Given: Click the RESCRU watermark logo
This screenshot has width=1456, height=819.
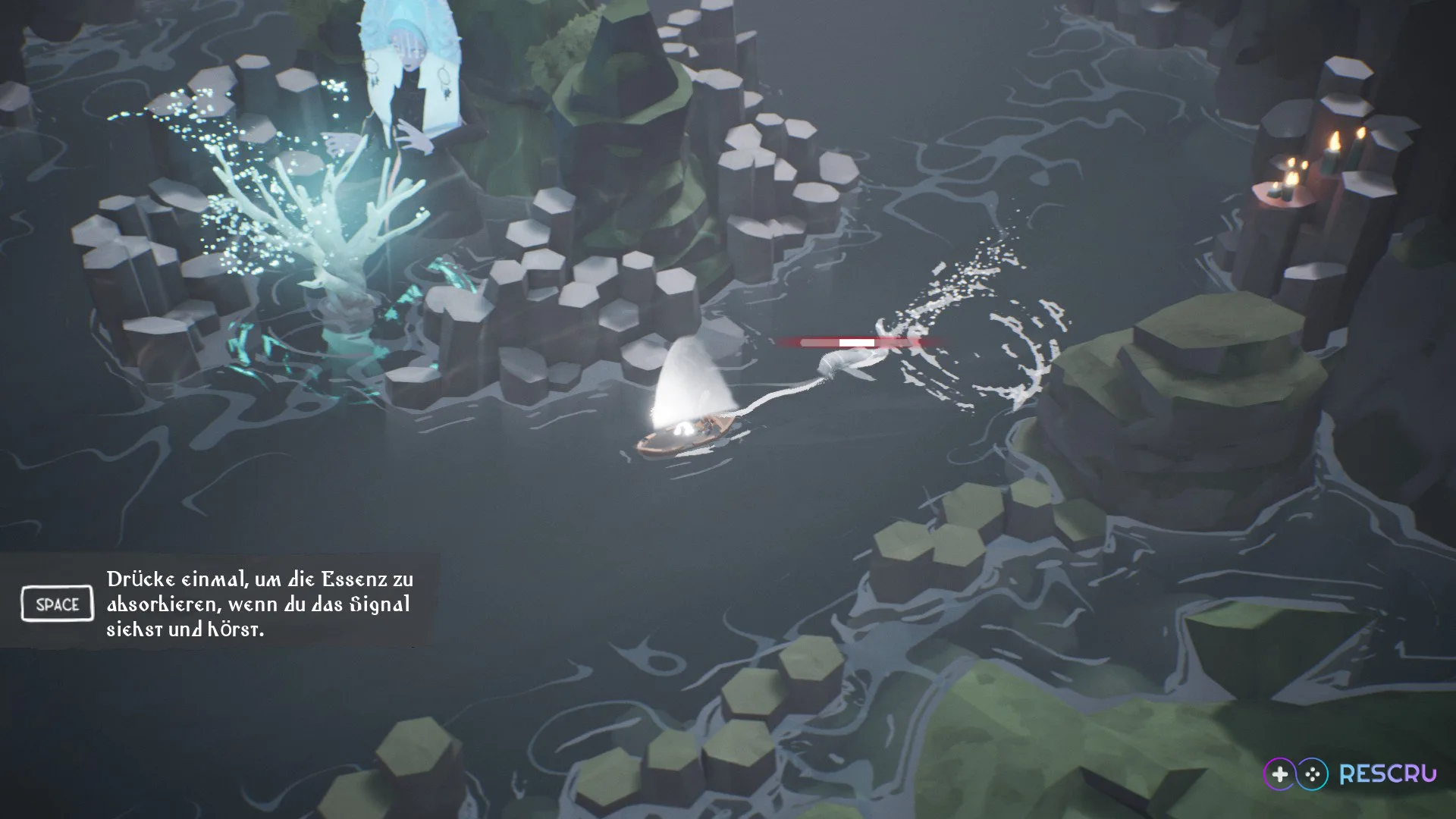Looking at the screenshot, I should click(x=1350, y=773).
